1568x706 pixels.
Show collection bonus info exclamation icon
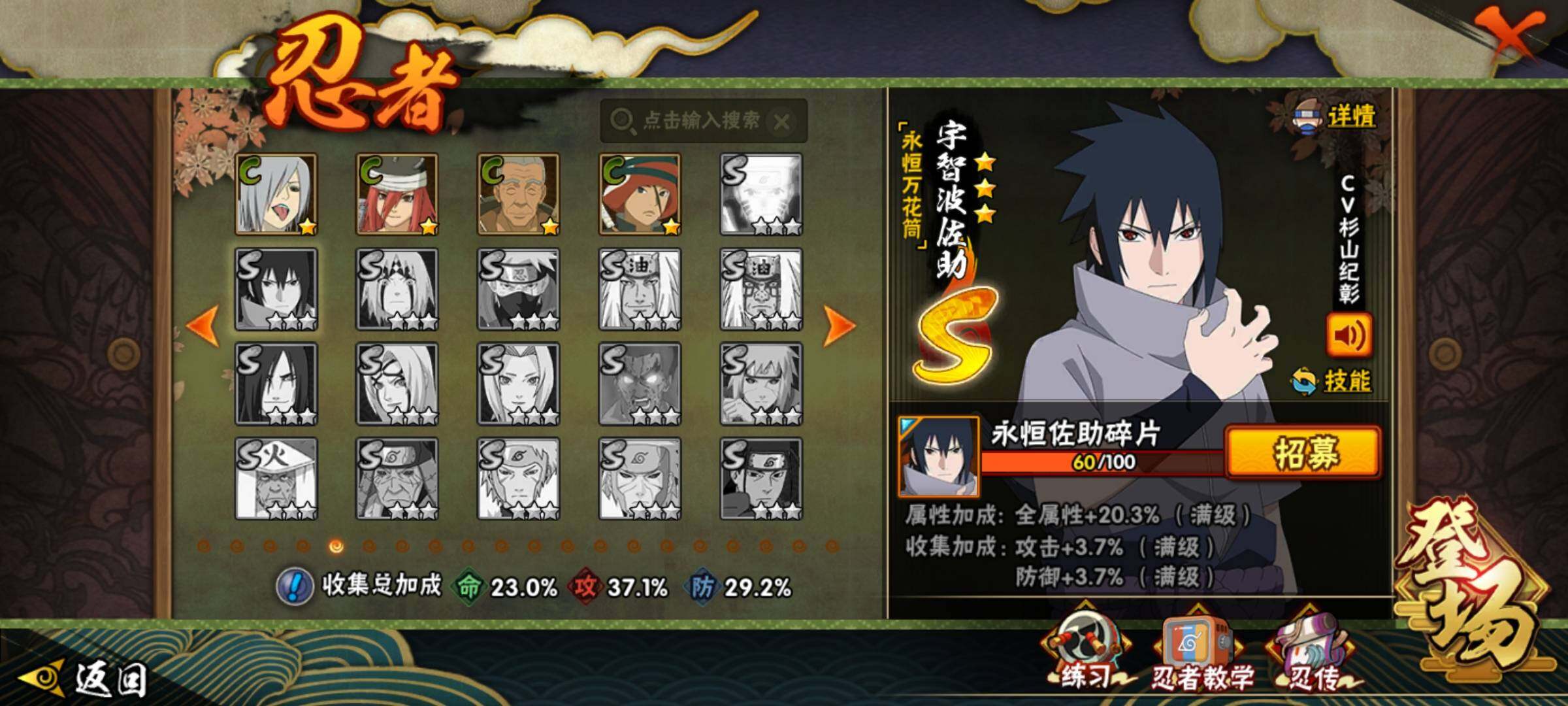pos(294,586)
